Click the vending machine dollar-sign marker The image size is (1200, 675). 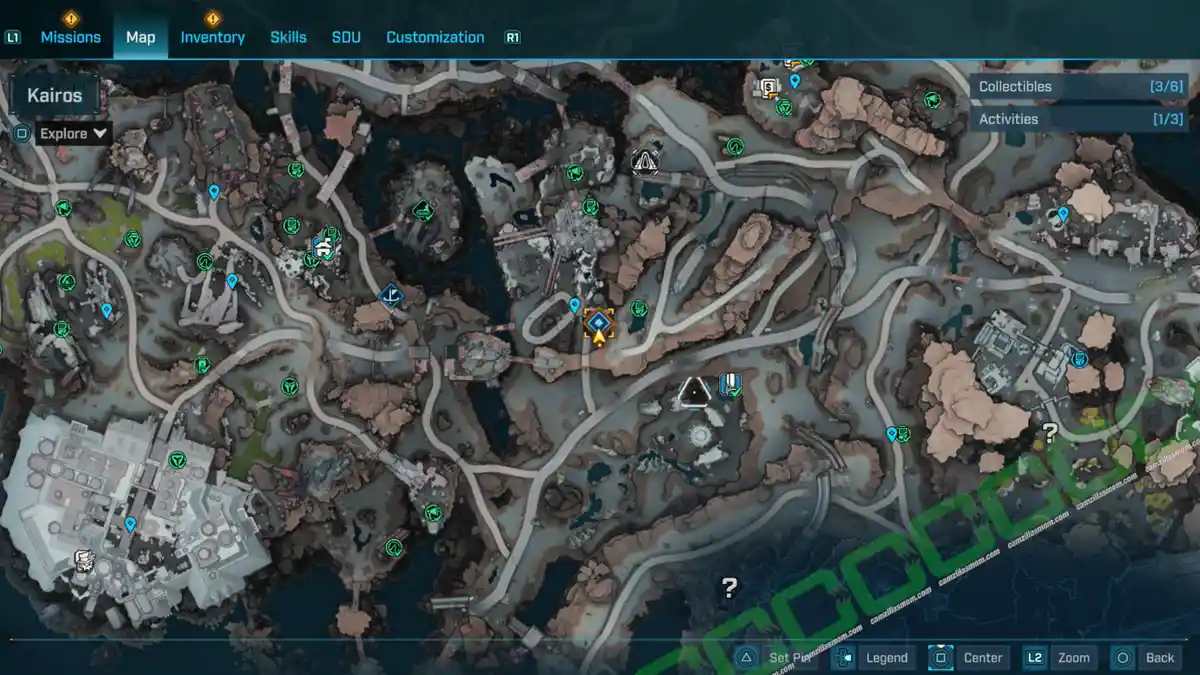[x=769, y=88]
